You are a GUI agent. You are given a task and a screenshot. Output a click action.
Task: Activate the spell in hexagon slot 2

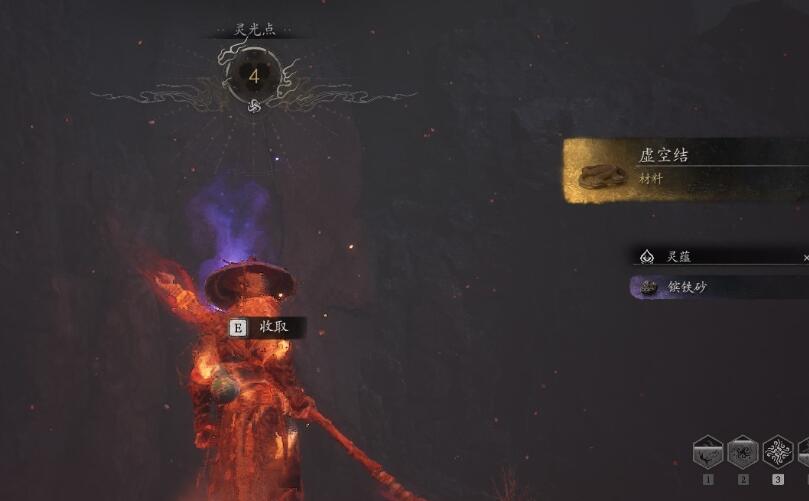[743, 452]
